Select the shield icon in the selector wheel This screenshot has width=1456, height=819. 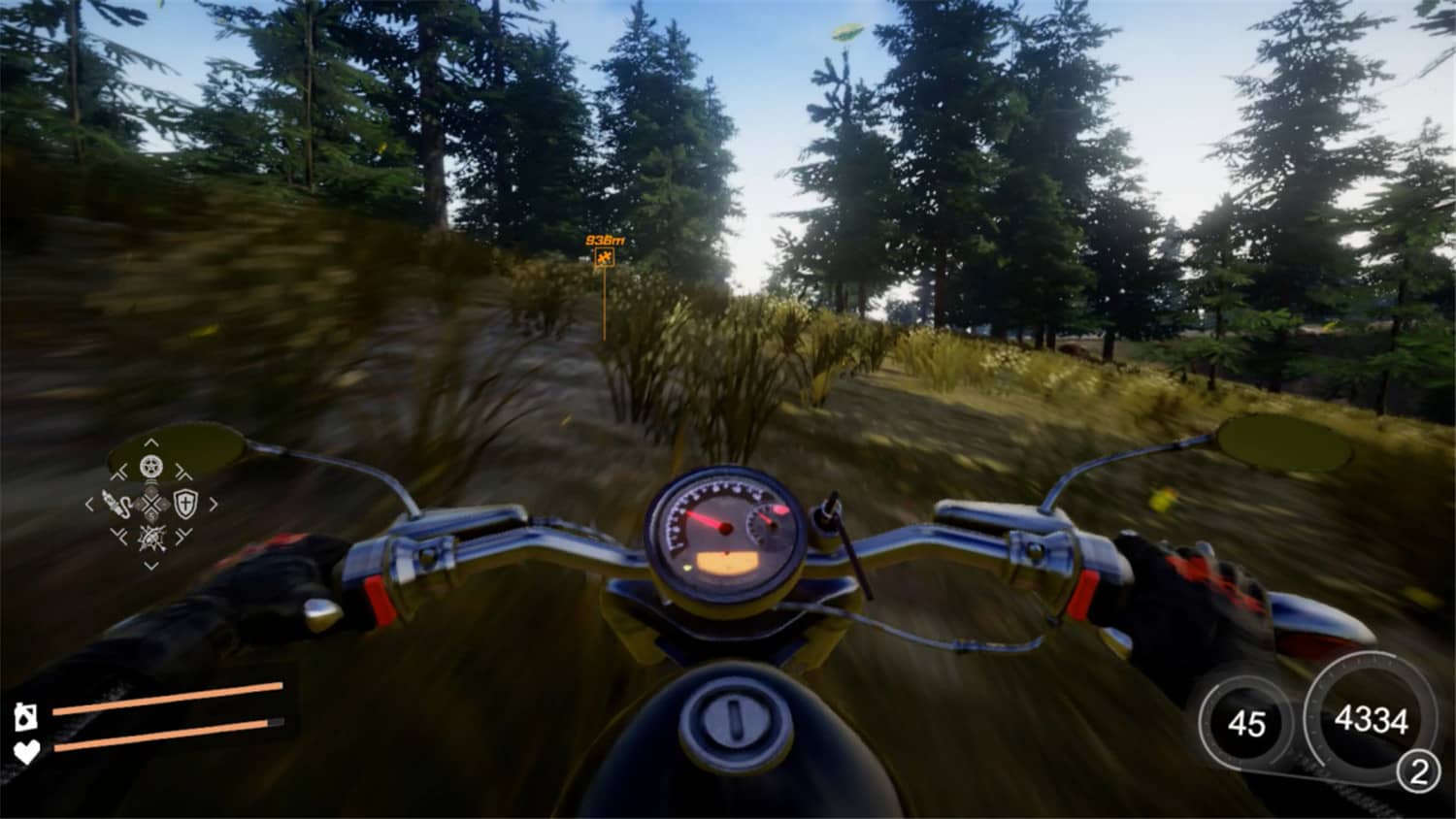tap(185, 503)
